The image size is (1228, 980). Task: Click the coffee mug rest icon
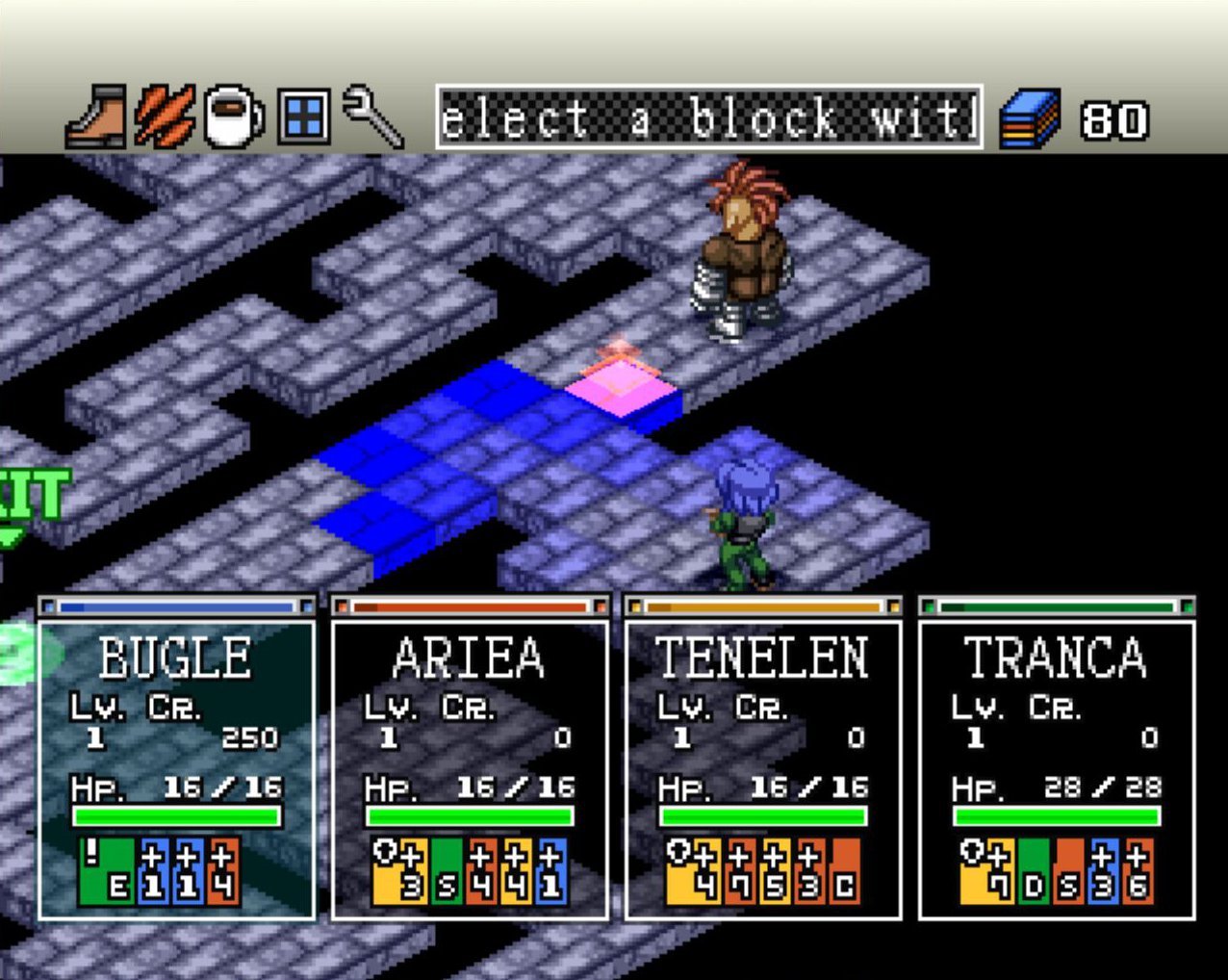pos(234,117)
